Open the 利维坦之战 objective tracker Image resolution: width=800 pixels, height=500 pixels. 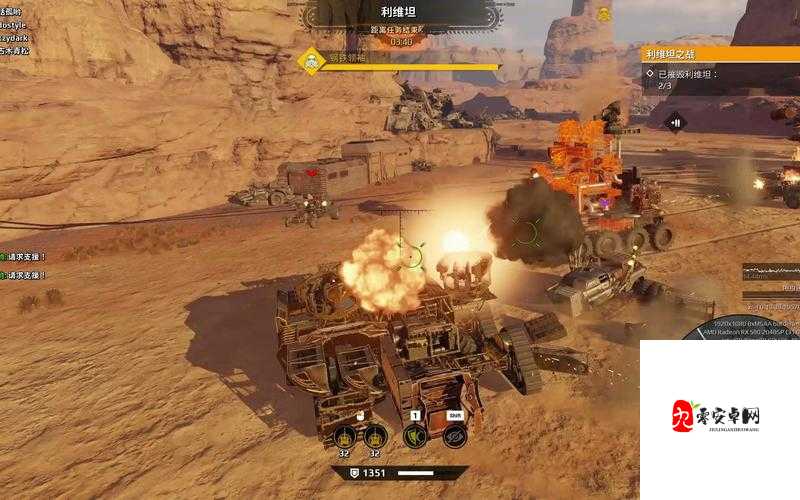click(700, 54)
